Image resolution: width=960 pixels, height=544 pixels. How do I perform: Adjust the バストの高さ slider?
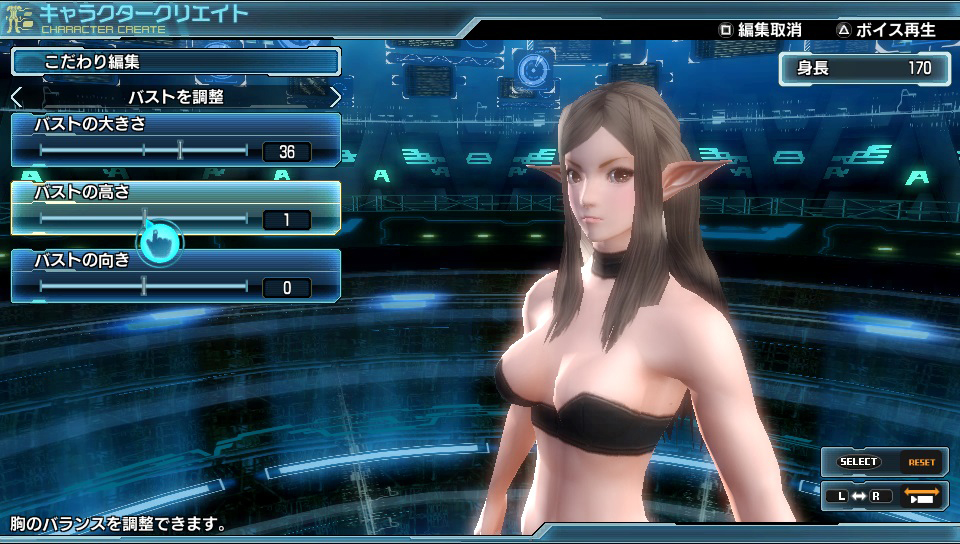click(144, 219)
